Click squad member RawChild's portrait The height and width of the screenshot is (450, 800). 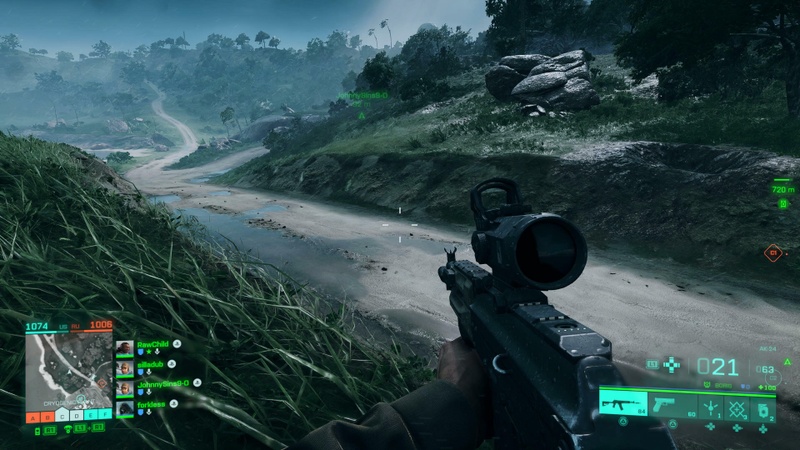click(124, 347)
